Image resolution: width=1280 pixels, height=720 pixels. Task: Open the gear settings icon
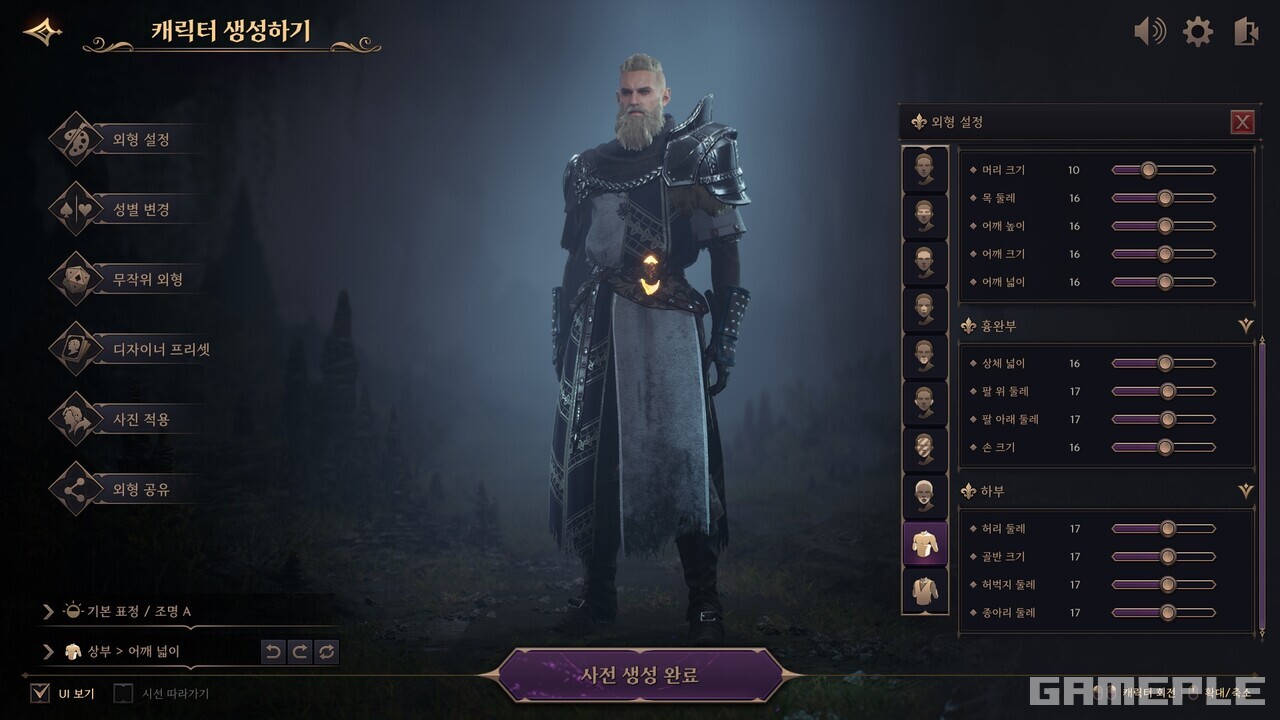(x=1197, y=32)
